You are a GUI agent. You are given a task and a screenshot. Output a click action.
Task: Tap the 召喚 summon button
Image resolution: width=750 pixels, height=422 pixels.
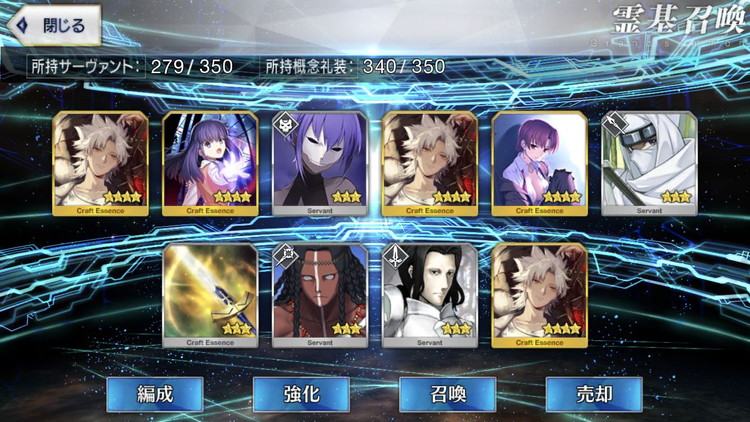click(x=447, y=394)
